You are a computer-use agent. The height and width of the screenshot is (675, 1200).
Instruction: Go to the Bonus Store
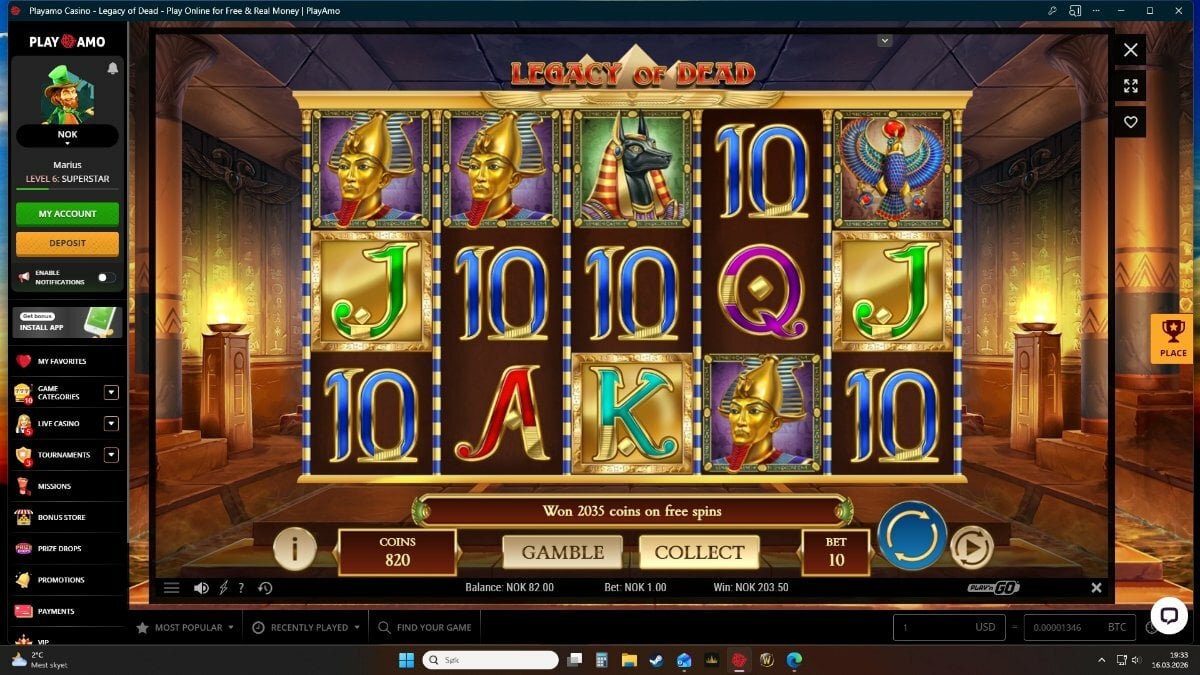(61, 517)
